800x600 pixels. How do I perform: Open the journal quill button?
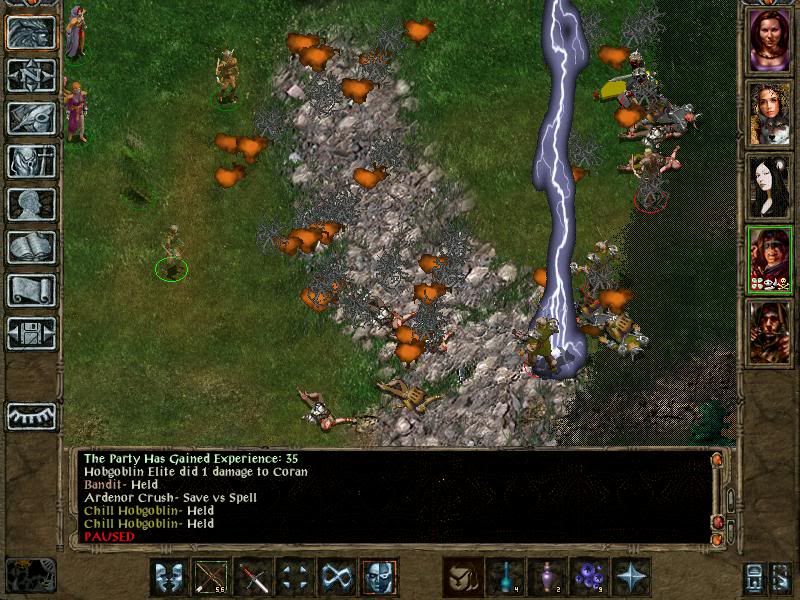coord(31,118)
